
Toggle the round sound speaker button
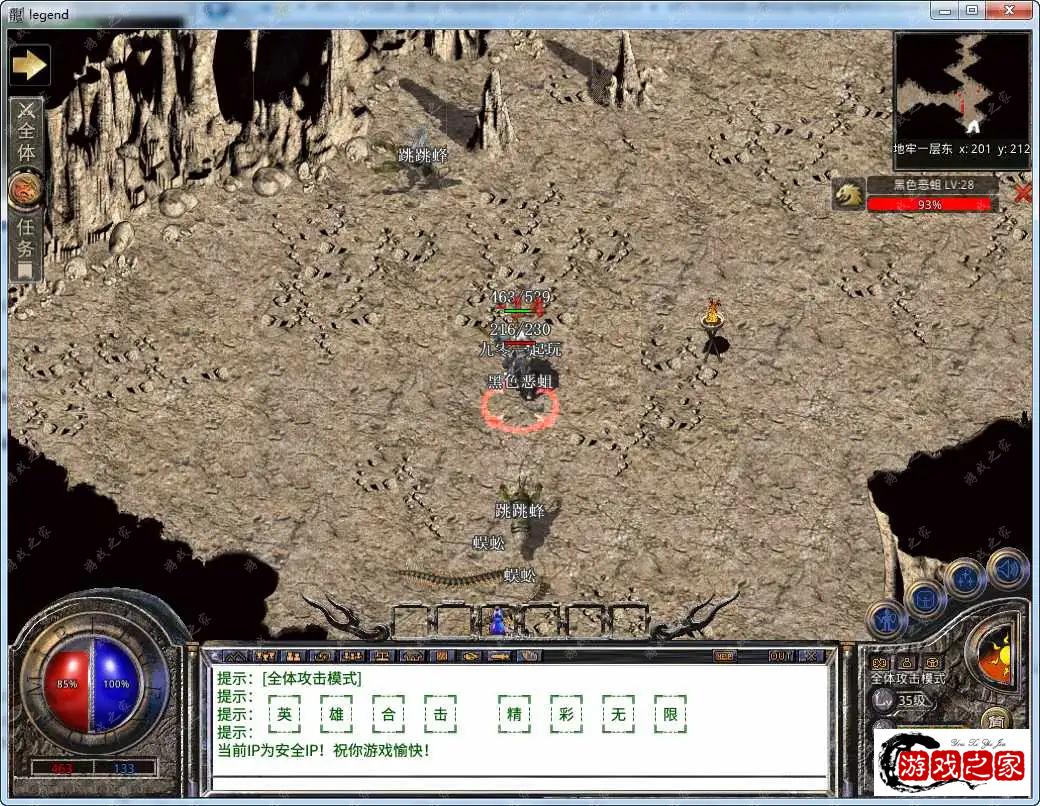tap(1007, 569)
